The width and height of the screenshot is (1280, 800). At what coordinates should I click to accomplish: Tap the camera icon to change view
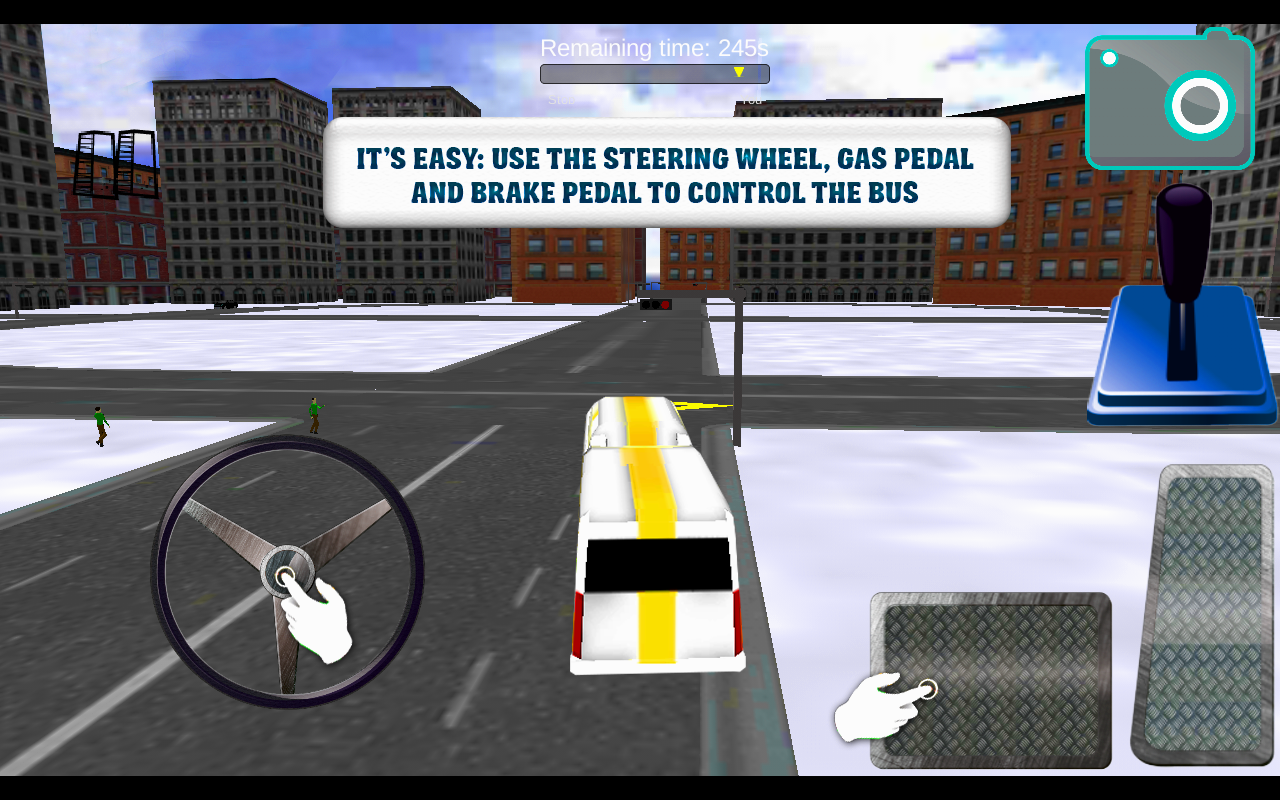pos(1167,100)
